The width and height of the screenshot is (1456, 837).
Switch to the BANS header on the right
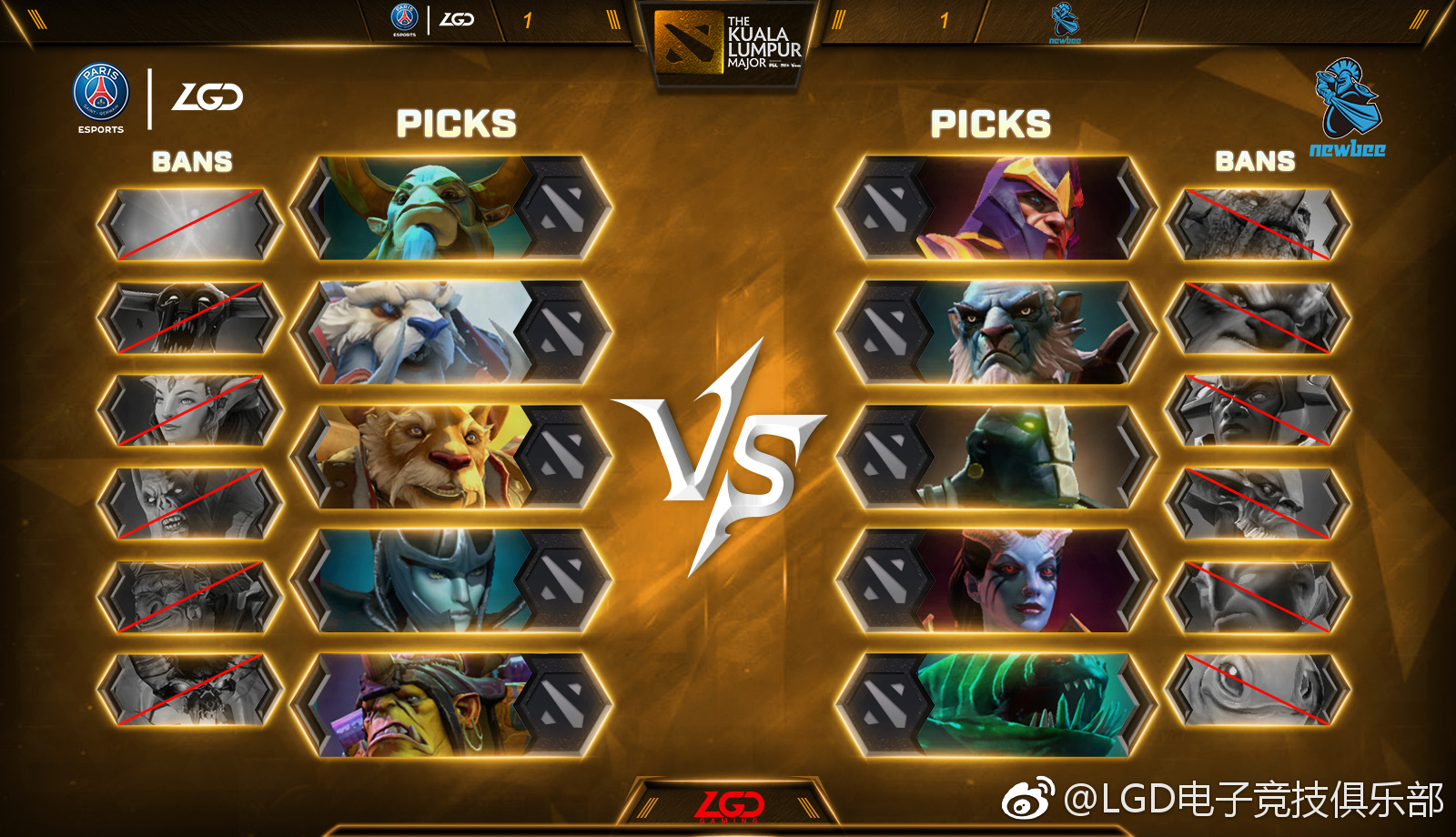tap(1254, 164)
